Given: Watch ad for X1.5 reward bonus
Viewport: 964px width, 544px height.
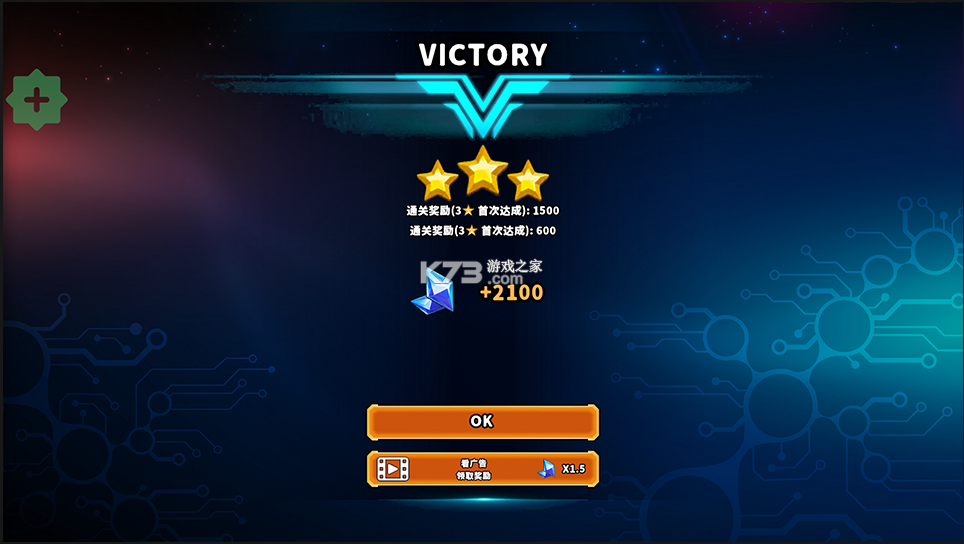Looking at the screenshot, I should (x=482, y=469).
